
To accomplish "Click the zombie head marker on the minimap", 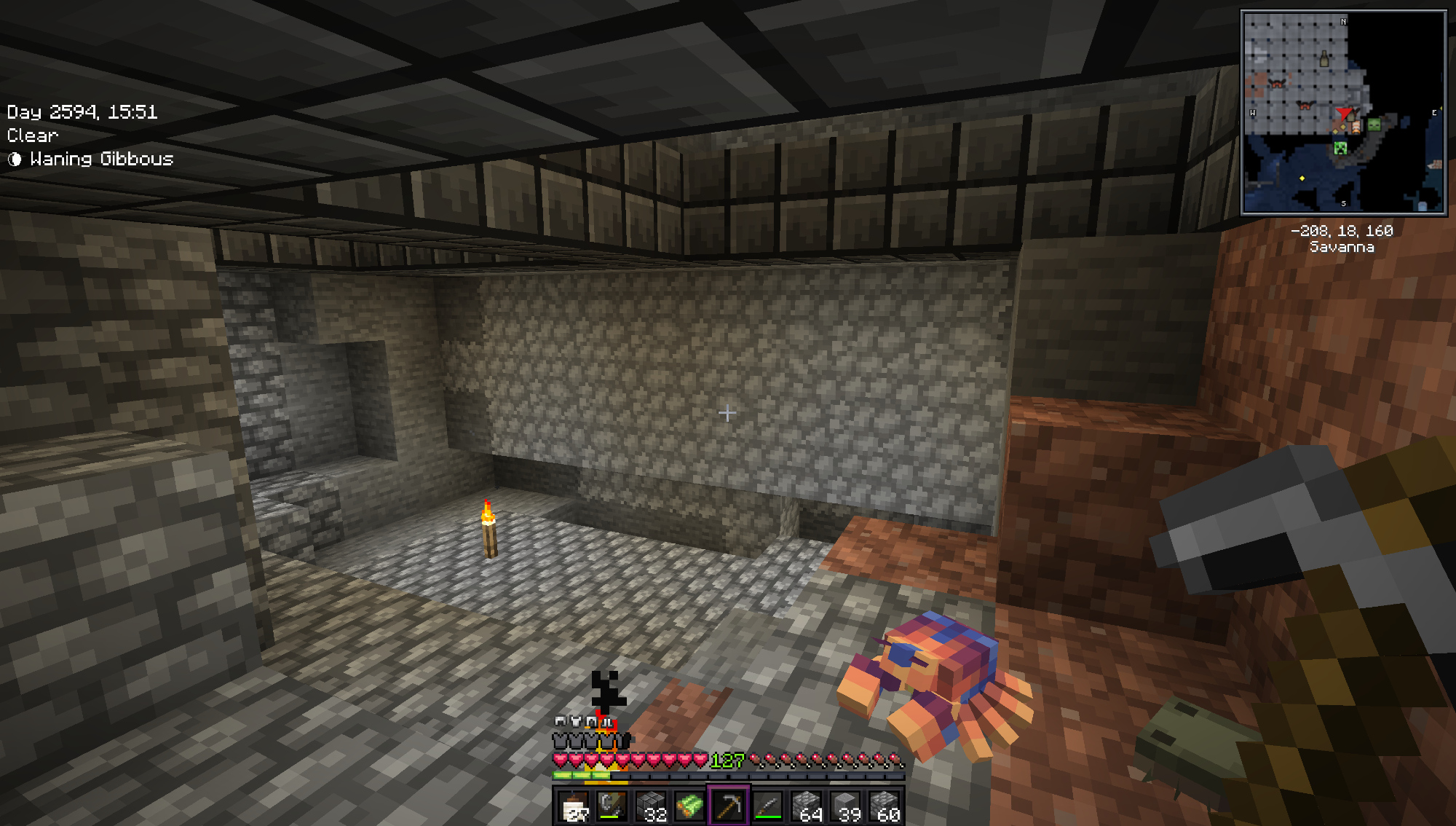I will 1374,125.
